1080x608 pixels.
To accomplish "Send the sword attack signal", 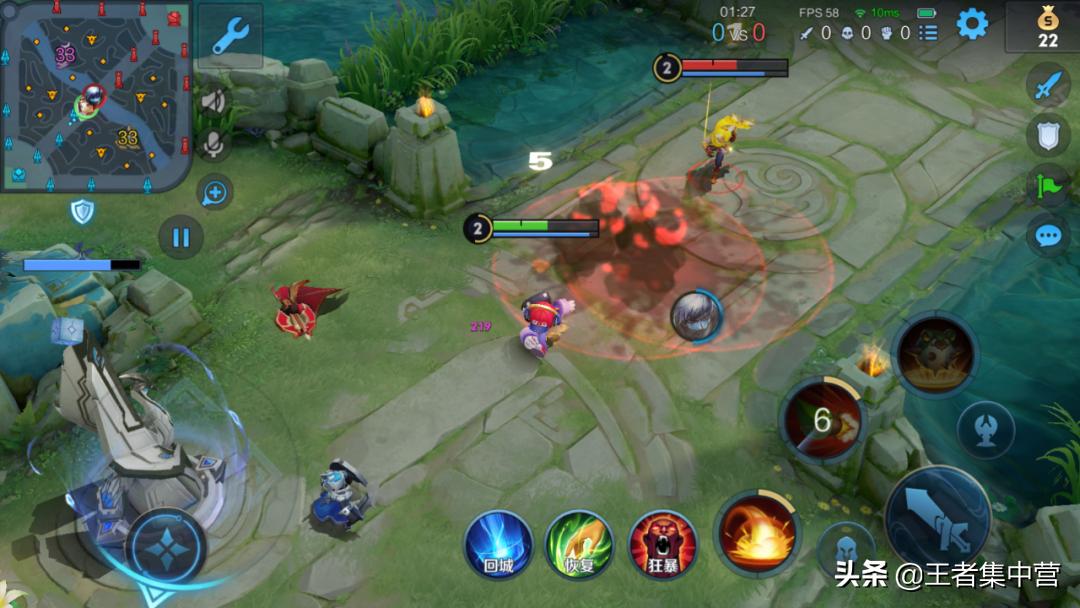I will [1047, 86].
